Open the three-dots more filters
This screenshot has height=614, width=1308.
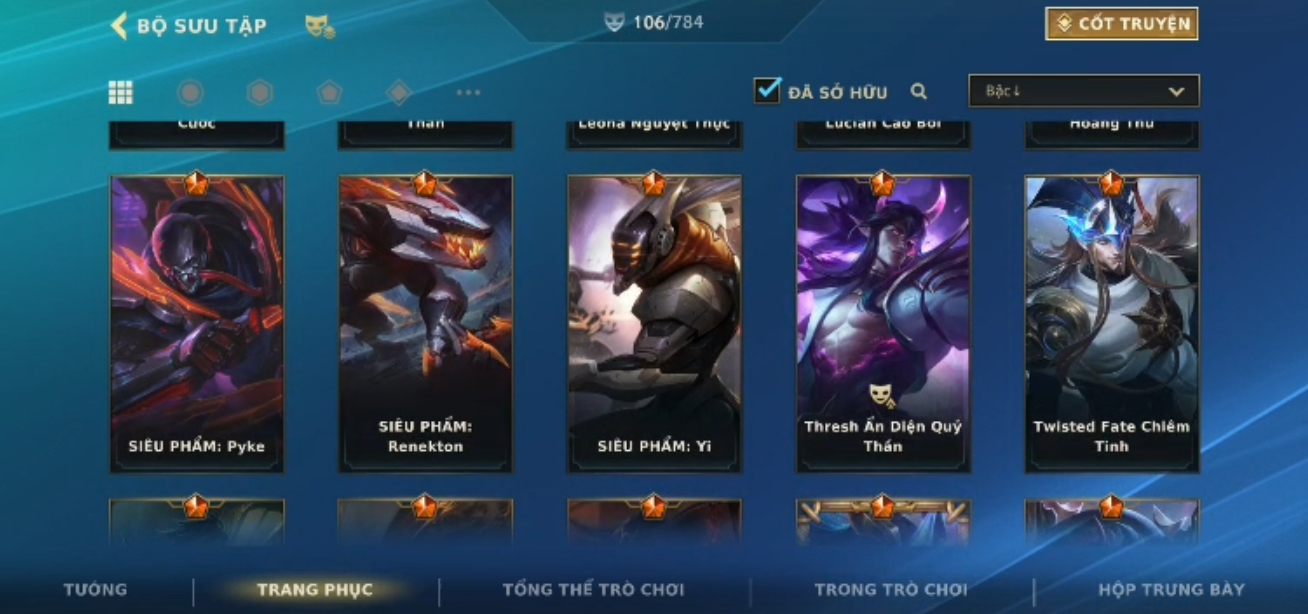pyautogui.click(x=468, y=93)
